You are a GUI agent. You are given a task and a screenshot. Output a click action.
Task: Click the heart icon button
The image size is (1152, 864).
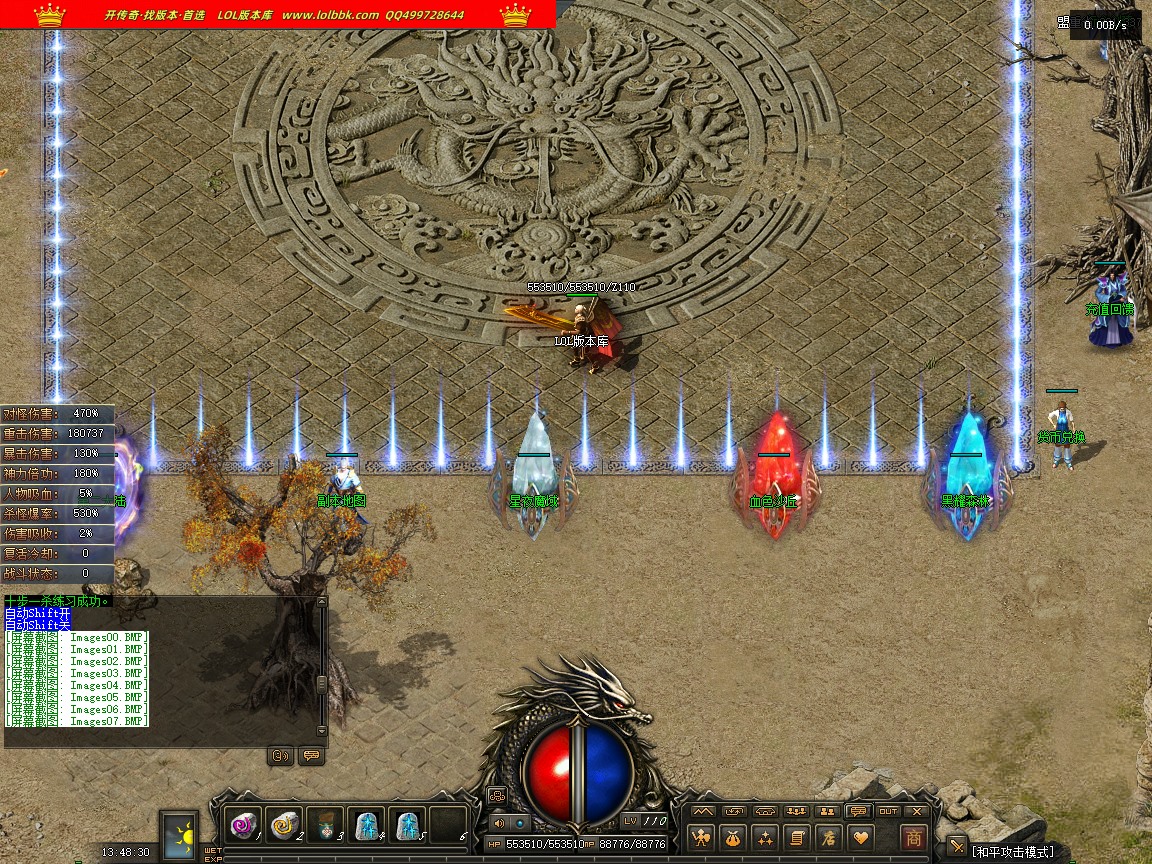point(860,838)
